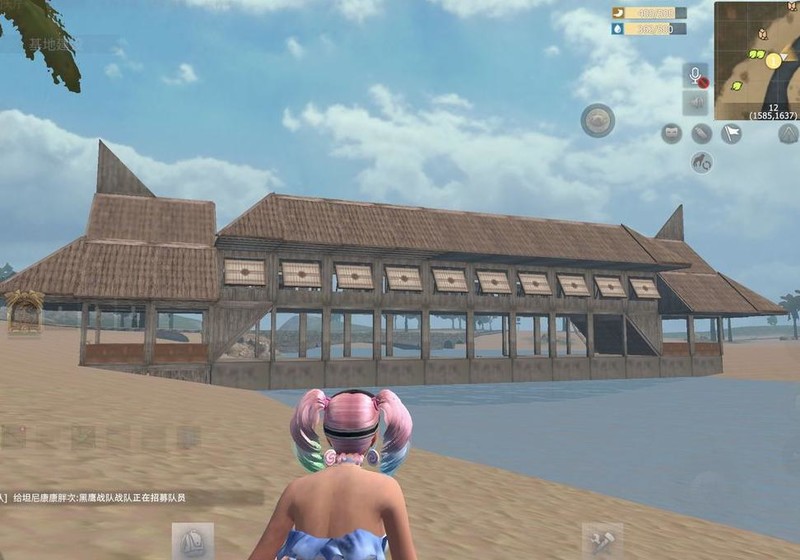Activate the white flag marker button

coord(731,133)
